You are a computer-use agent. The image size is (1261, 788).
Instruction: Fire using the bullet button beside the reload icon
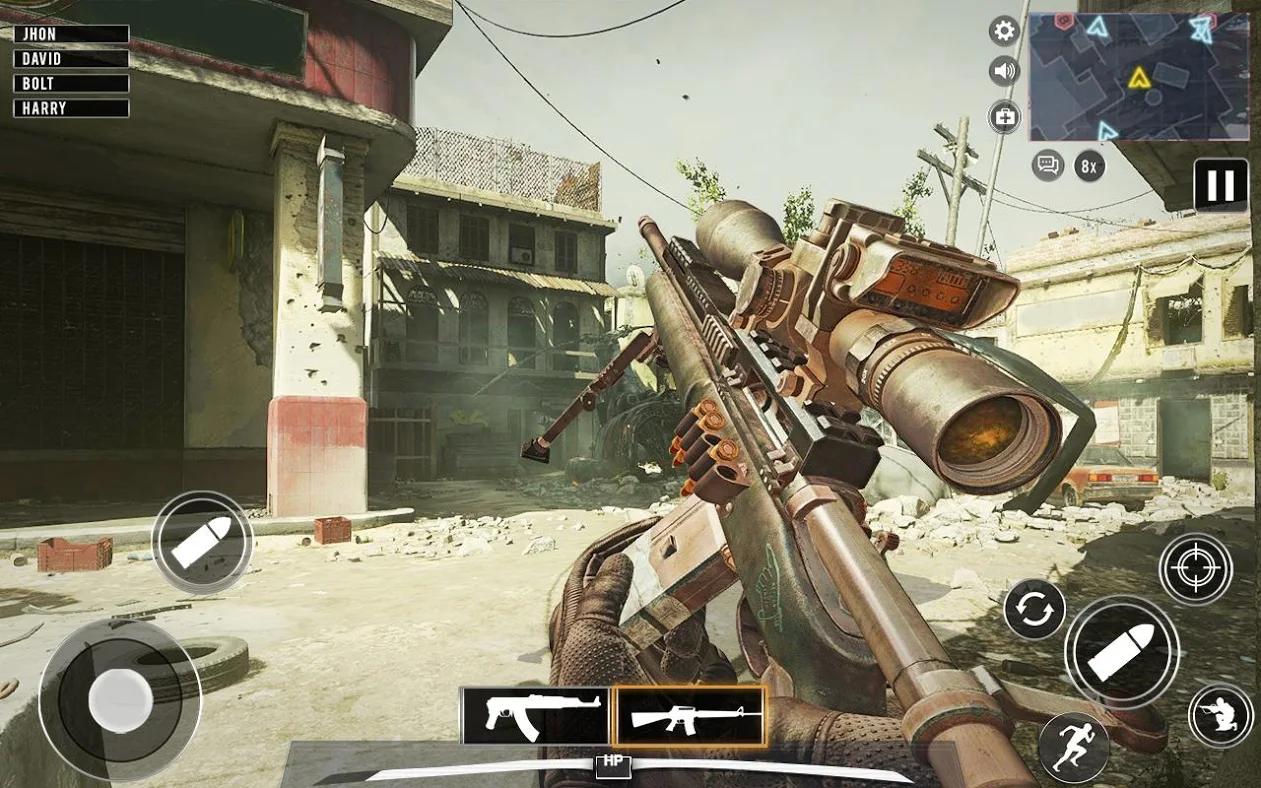point(1121,653)
